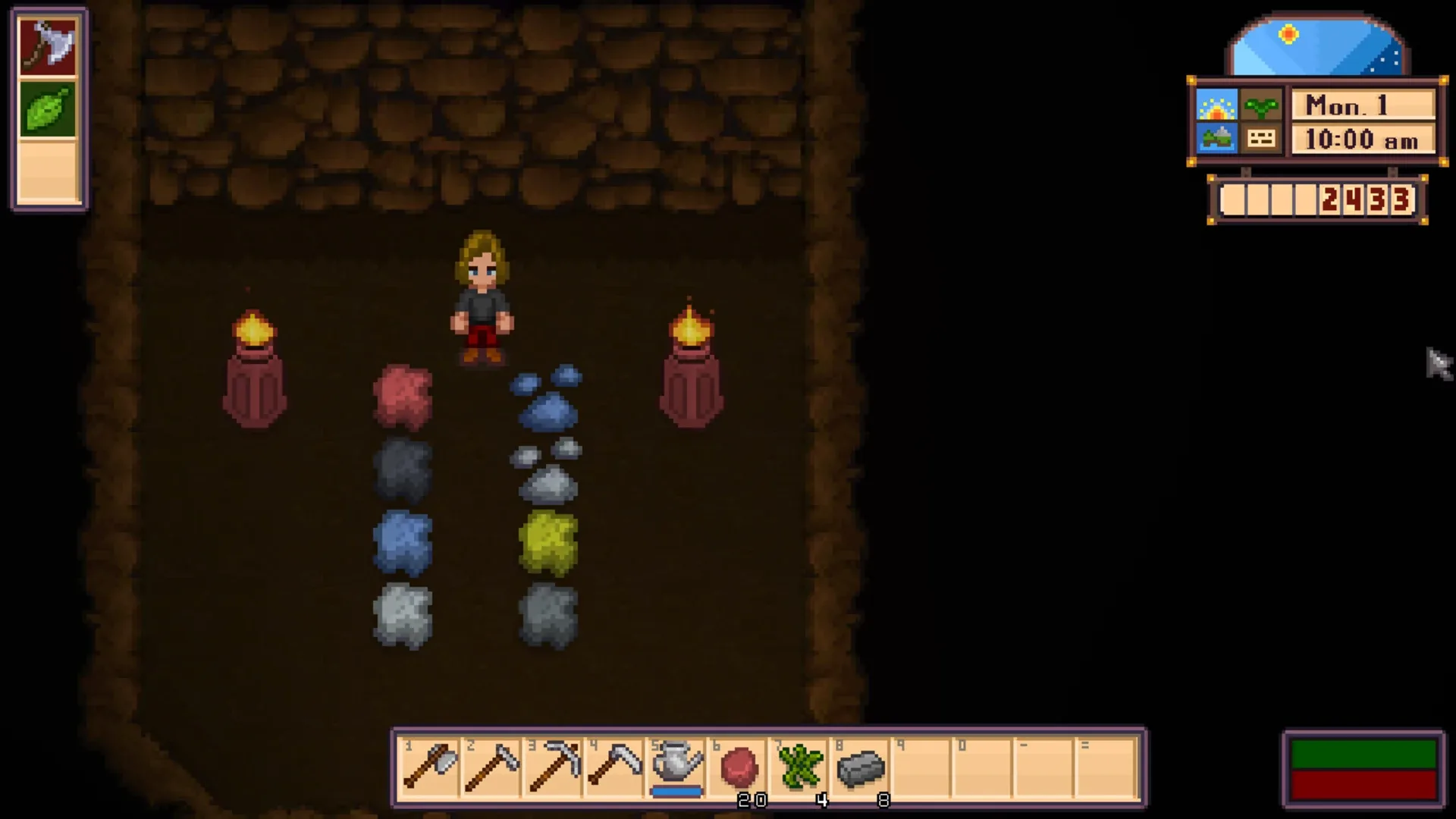Click the axe icon in the top-left panel
1456x819 pixels.
(x=47, y=47)
